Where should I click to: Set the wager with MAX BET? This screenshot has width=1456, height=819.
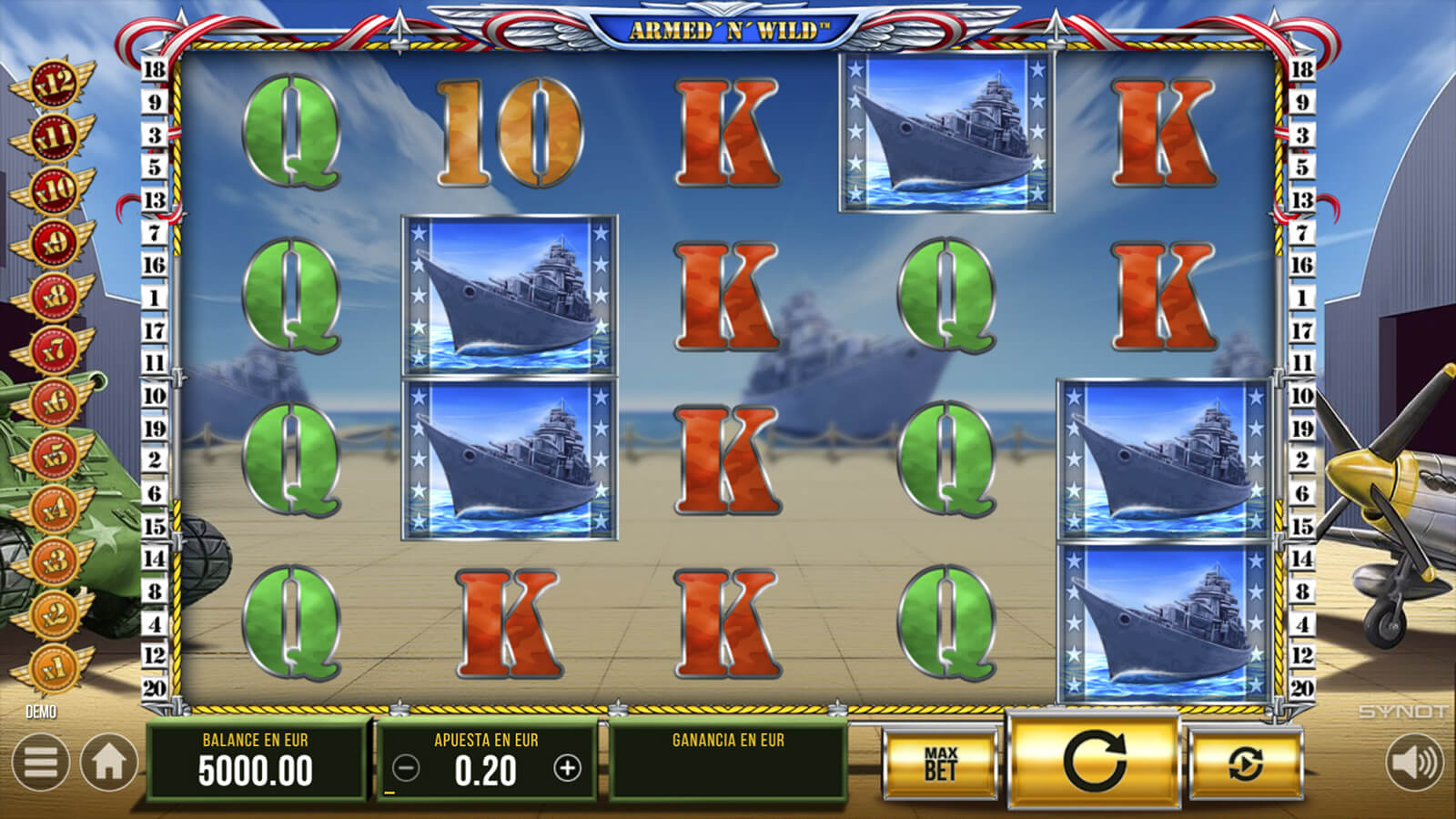[940, 764]
